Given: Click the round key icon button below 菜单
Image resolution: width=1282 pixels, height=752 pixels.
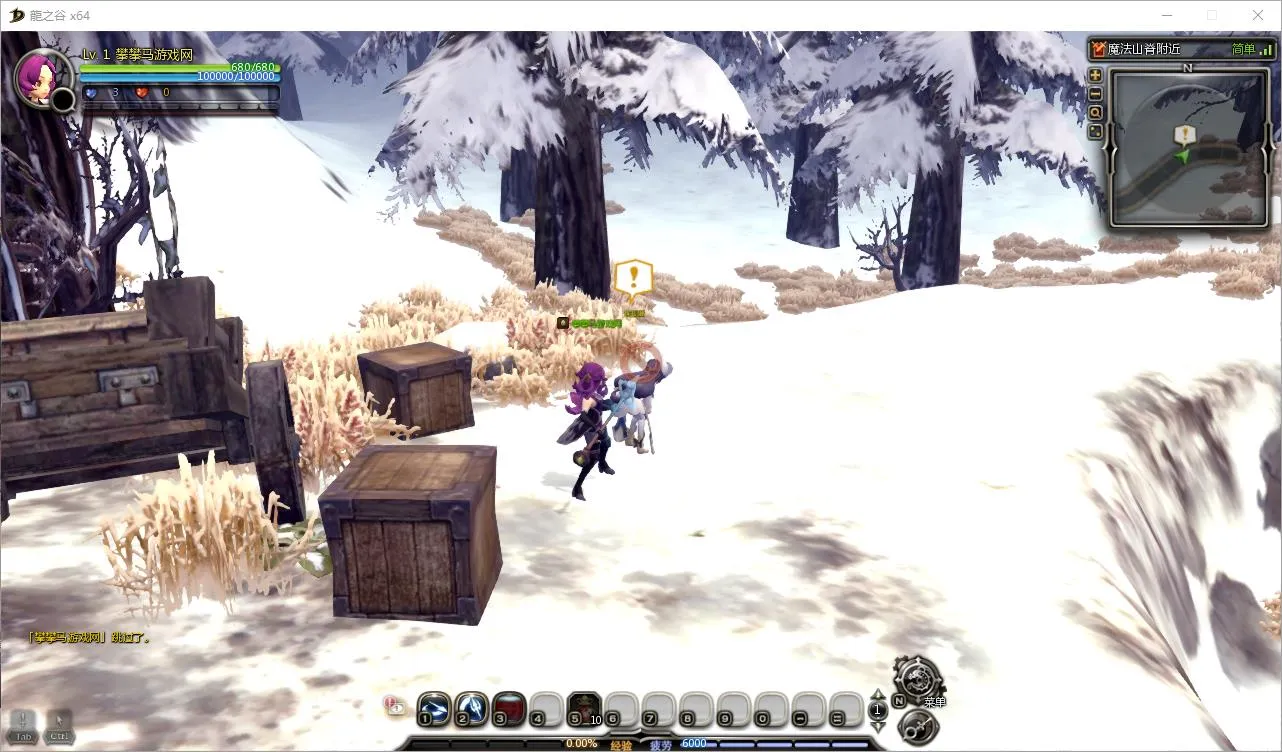Looking at the screenshot, I should point(918,727).
